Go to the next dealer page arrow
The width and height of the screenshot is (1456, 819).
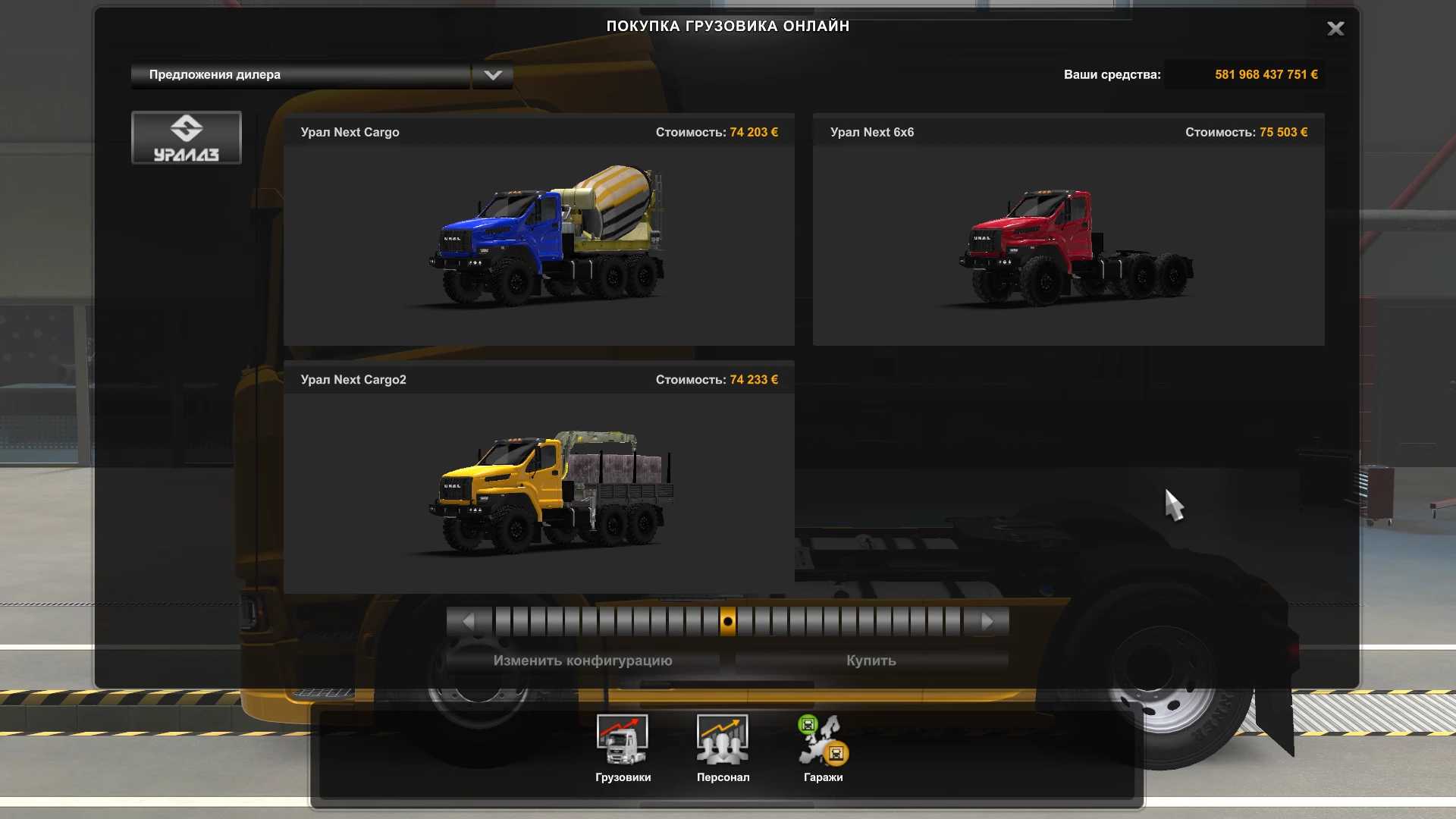tap(987, 622)
